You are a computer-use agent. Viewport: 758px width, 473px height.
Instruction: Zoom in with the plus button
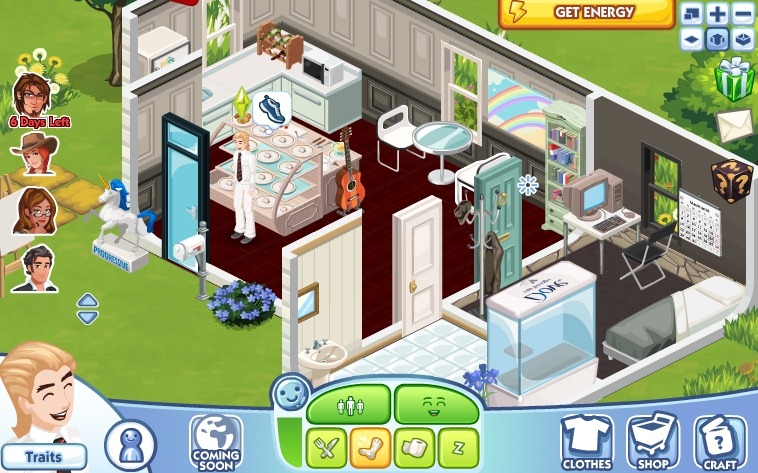718,14
